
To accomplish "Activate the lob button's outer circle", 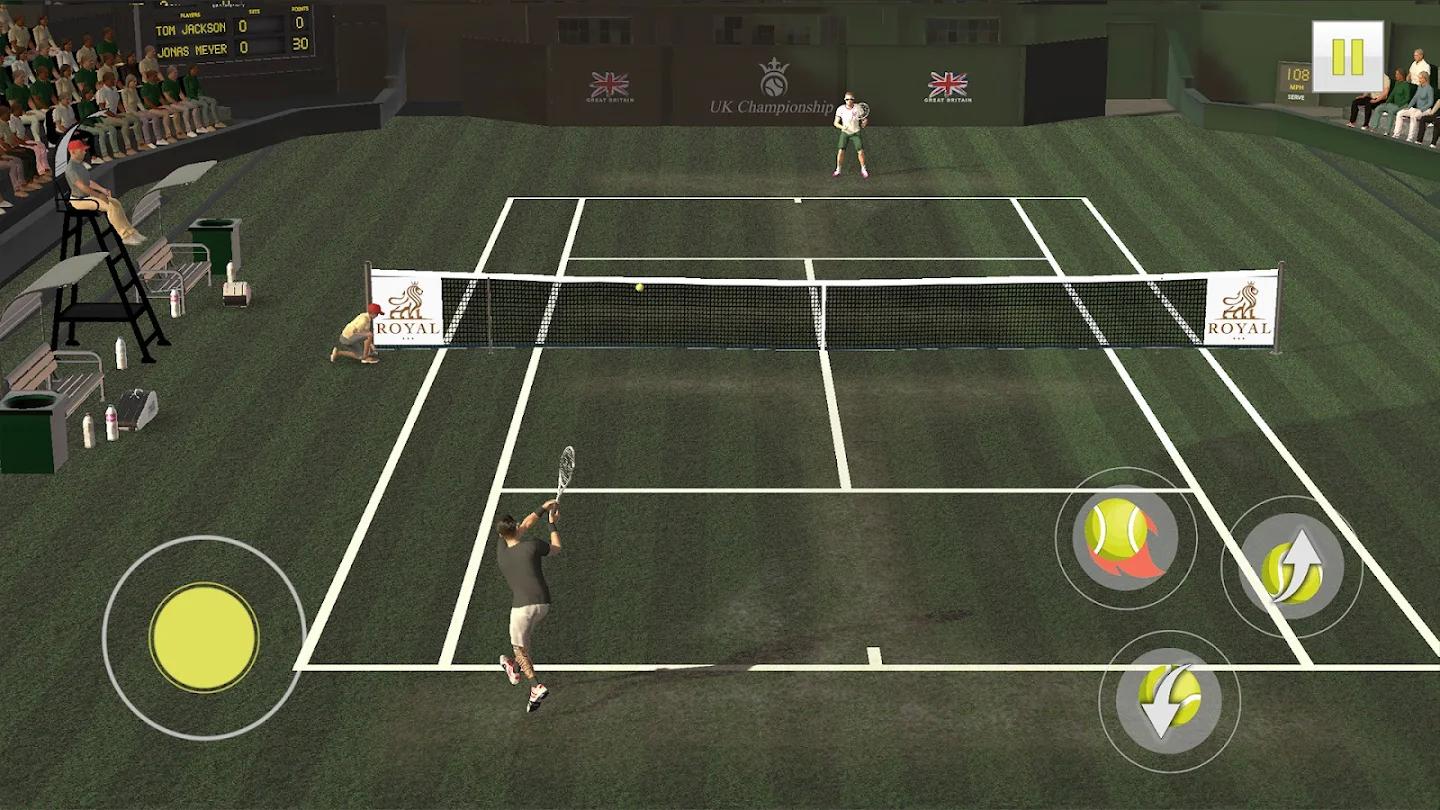I will click(x=1291, y=563).
